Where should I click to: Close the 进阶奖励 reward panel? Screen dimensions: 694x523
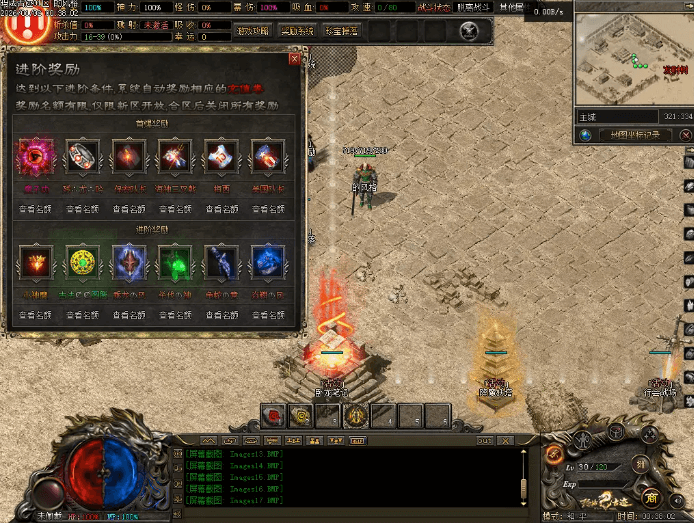click(x=295, y=60)
